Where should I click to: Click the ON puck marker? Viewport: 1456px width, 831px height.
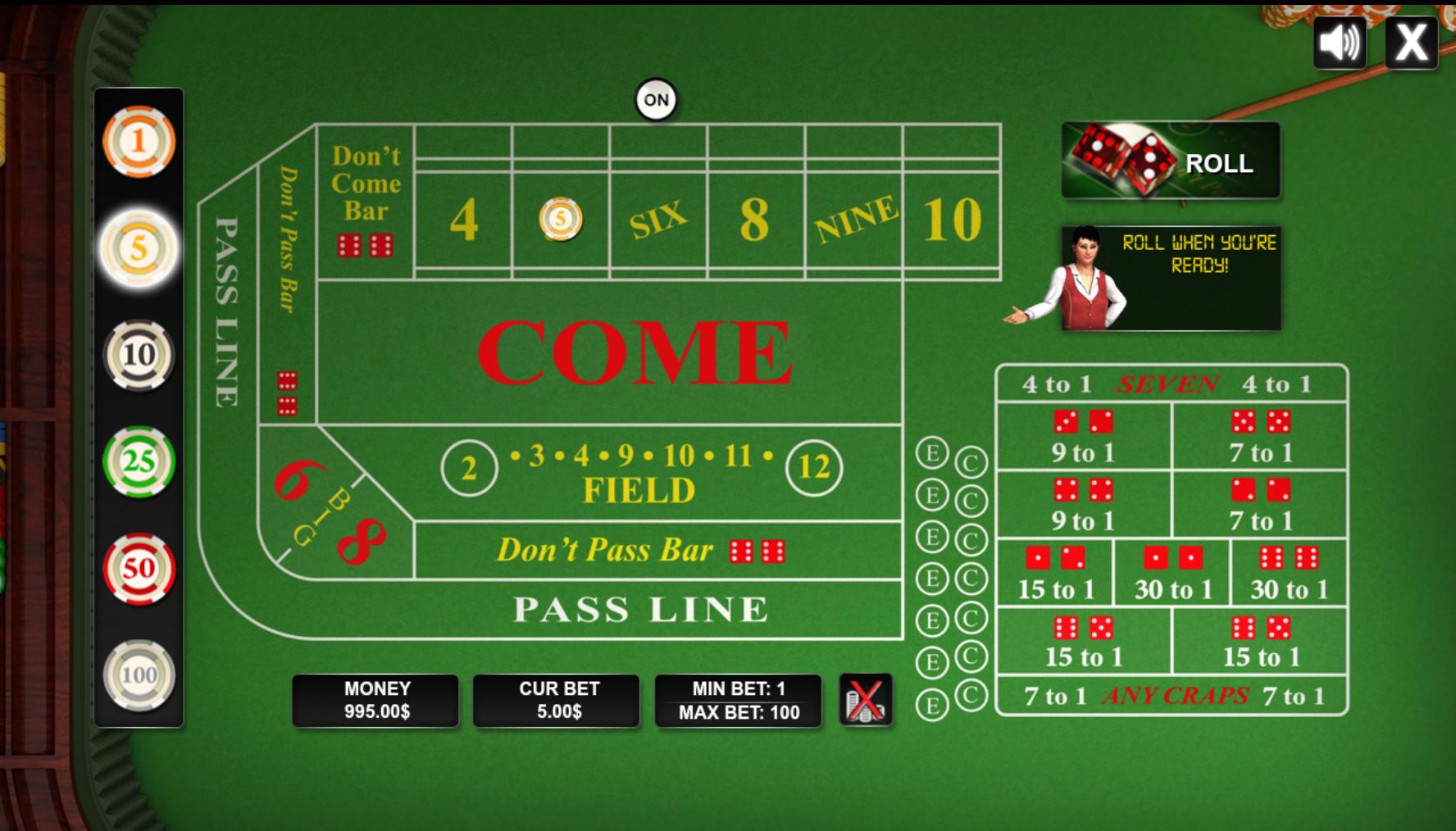655,98
